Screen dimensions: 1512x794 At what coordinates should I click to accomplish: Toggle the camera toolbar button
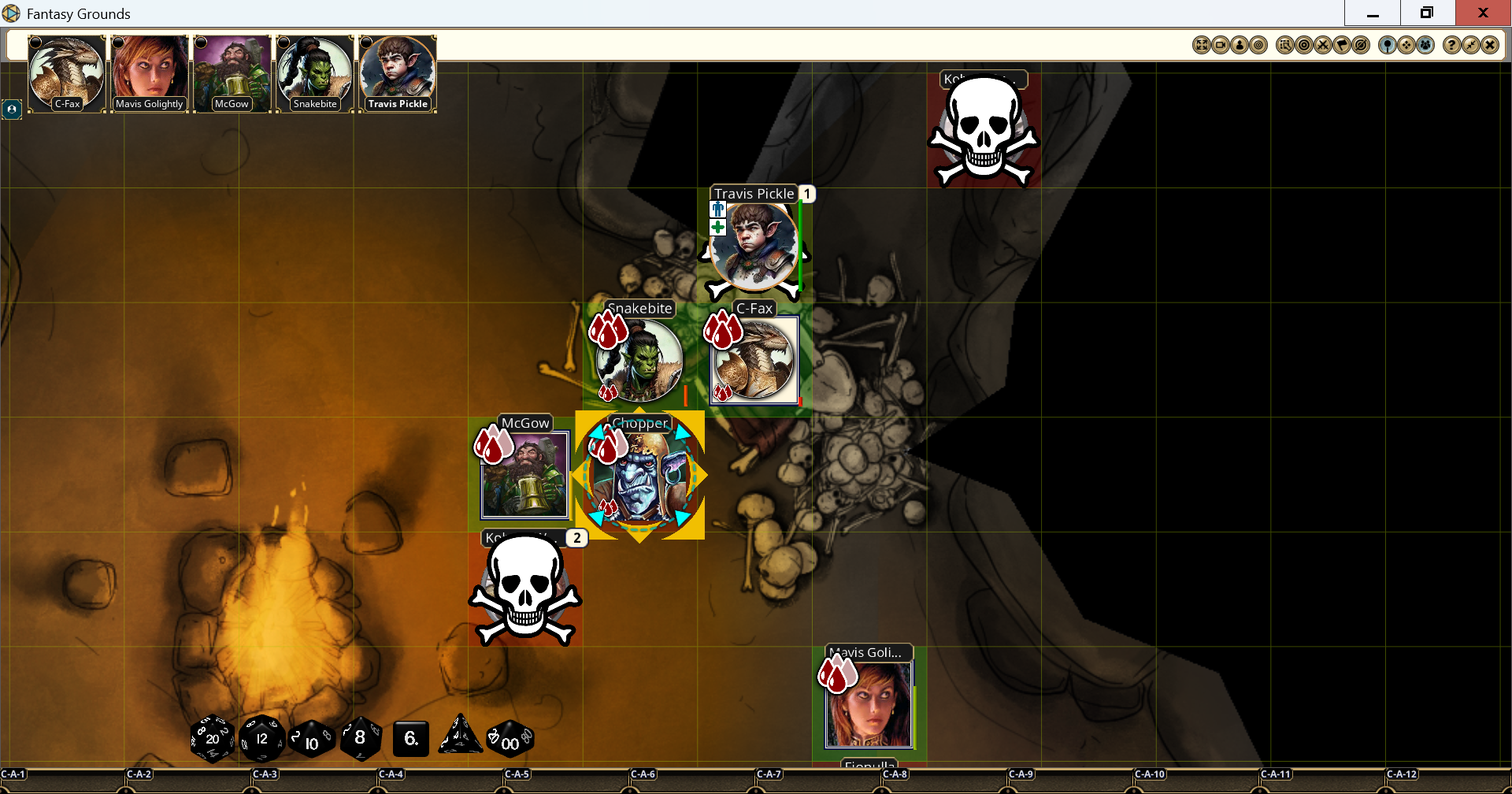(x=1220, y=46)
